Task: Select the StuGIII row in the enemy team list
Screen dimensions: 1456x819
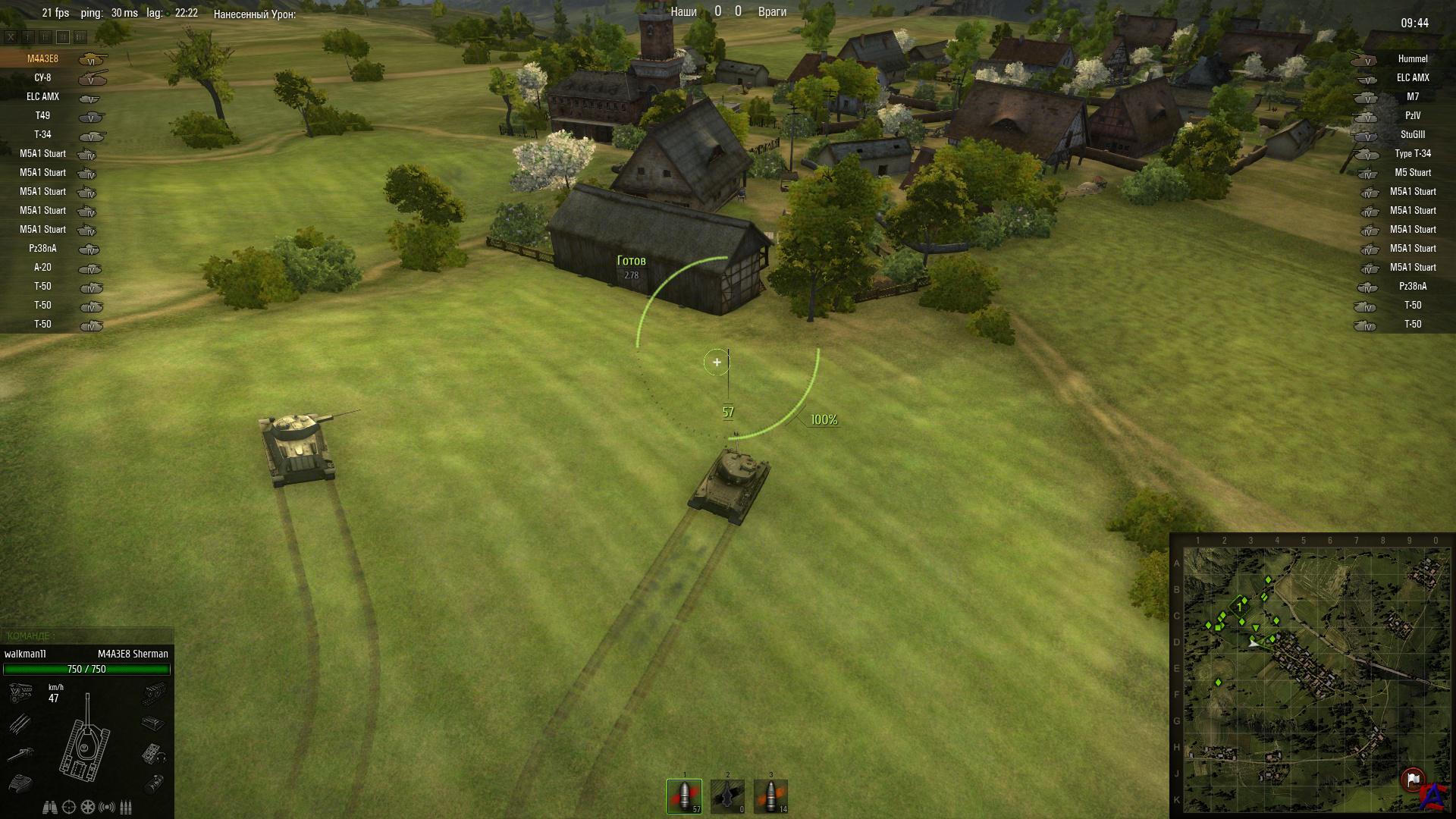Action: click(1412, 134)
